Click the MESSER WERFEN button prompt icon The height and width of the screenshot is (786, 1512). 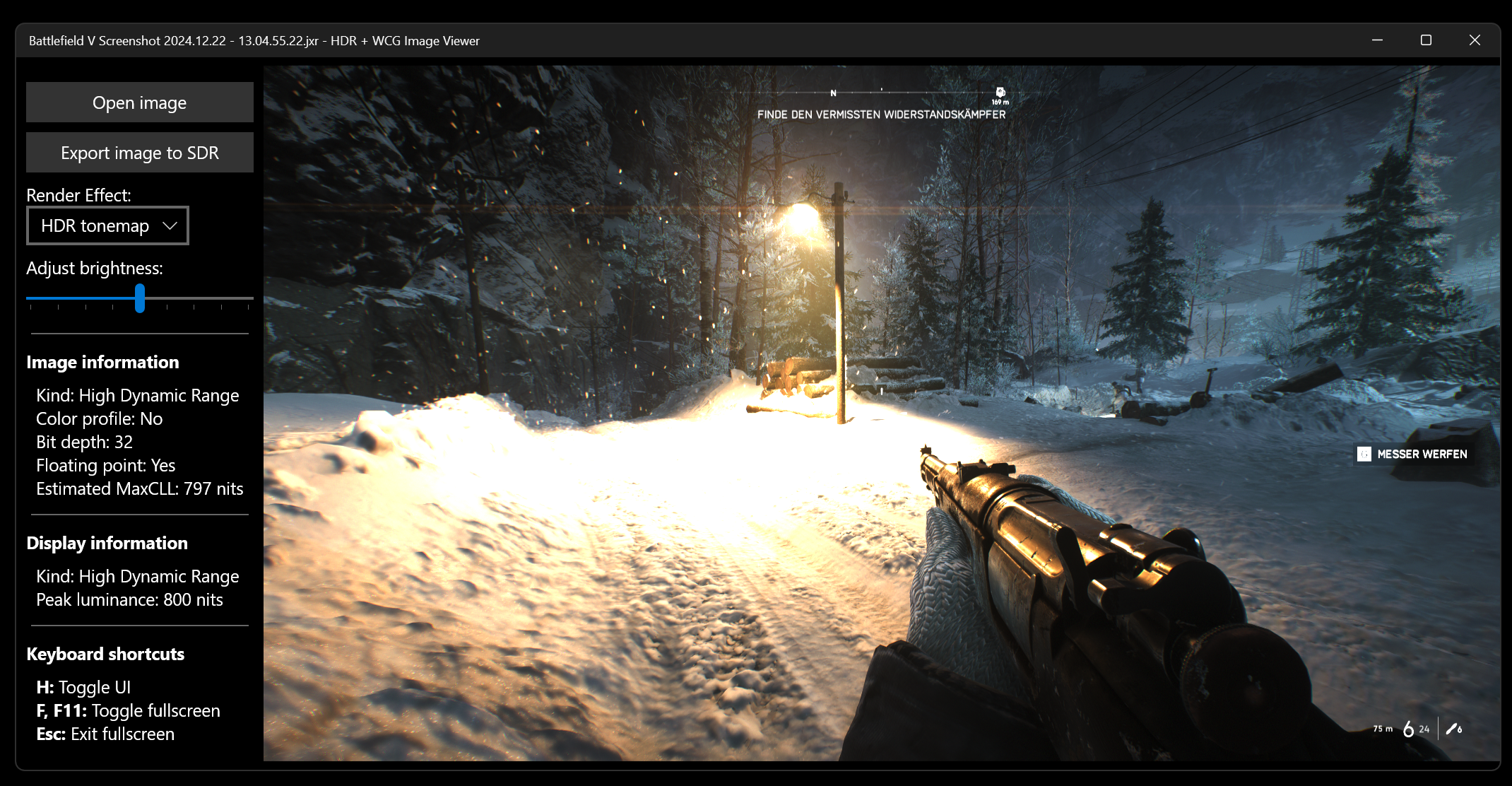coord(1363,454)
